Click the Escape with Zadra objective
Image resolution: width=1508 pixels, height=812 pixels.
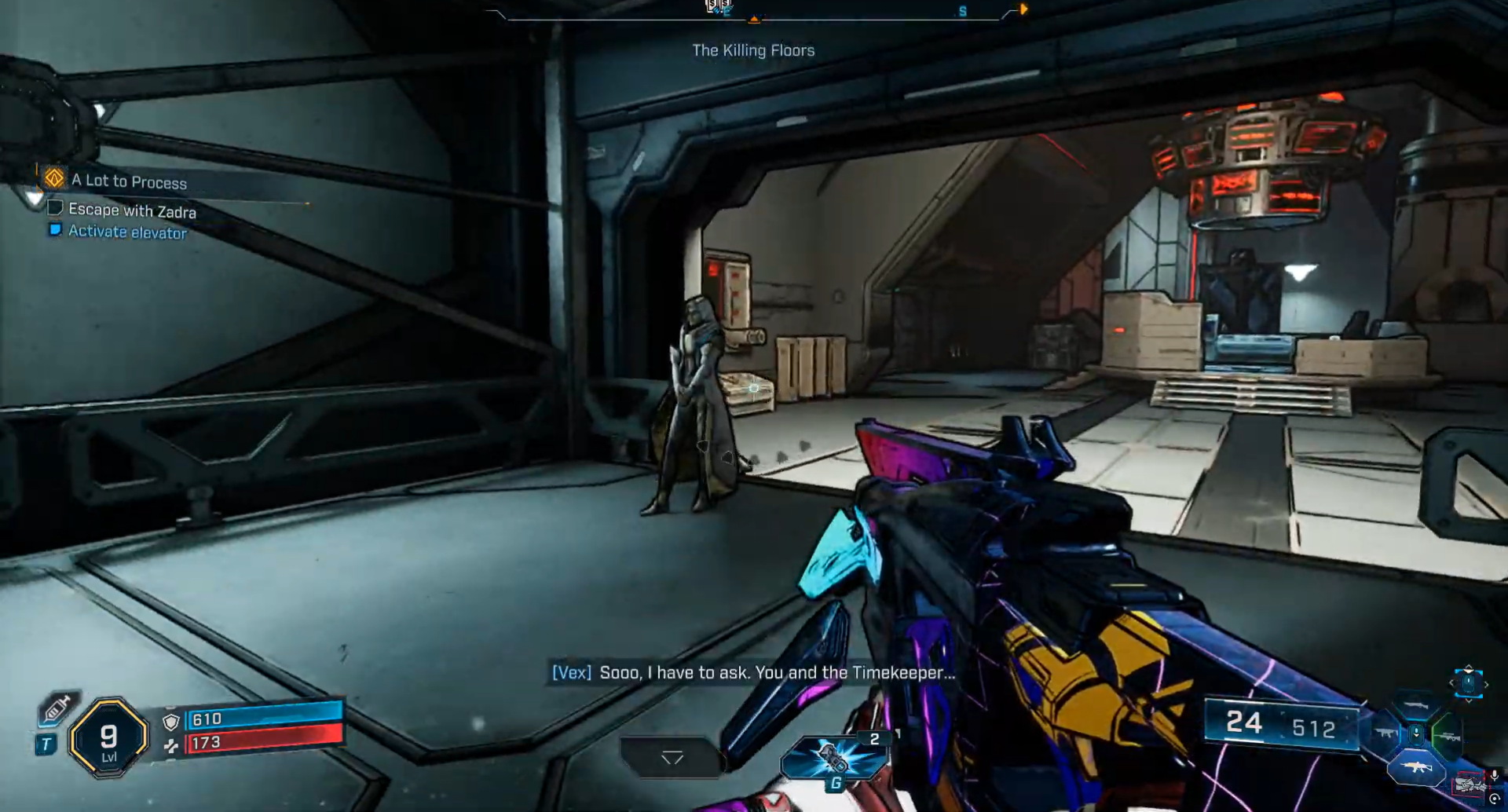131,210
